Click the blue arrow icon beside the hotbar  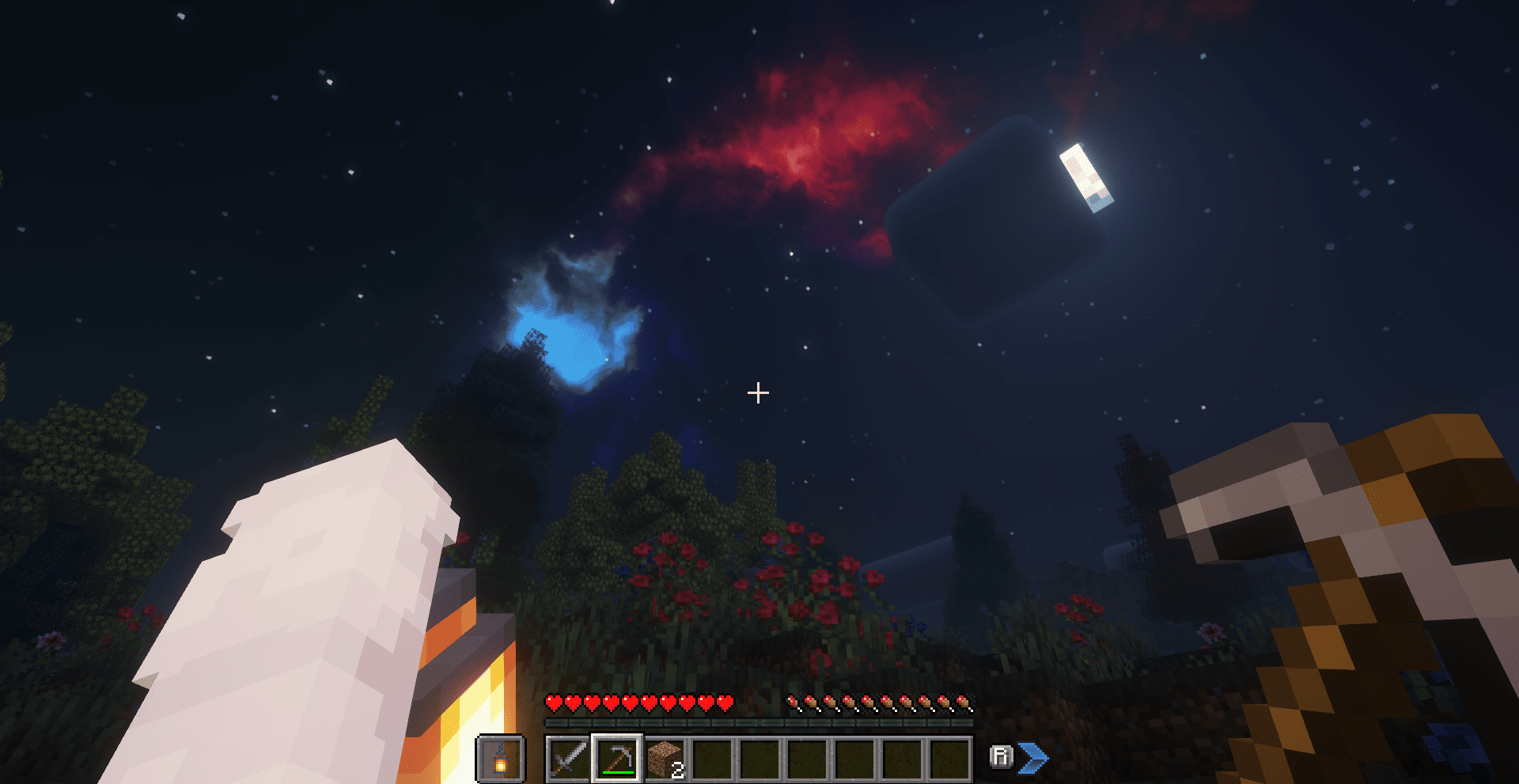click(x=1035, y=757)
